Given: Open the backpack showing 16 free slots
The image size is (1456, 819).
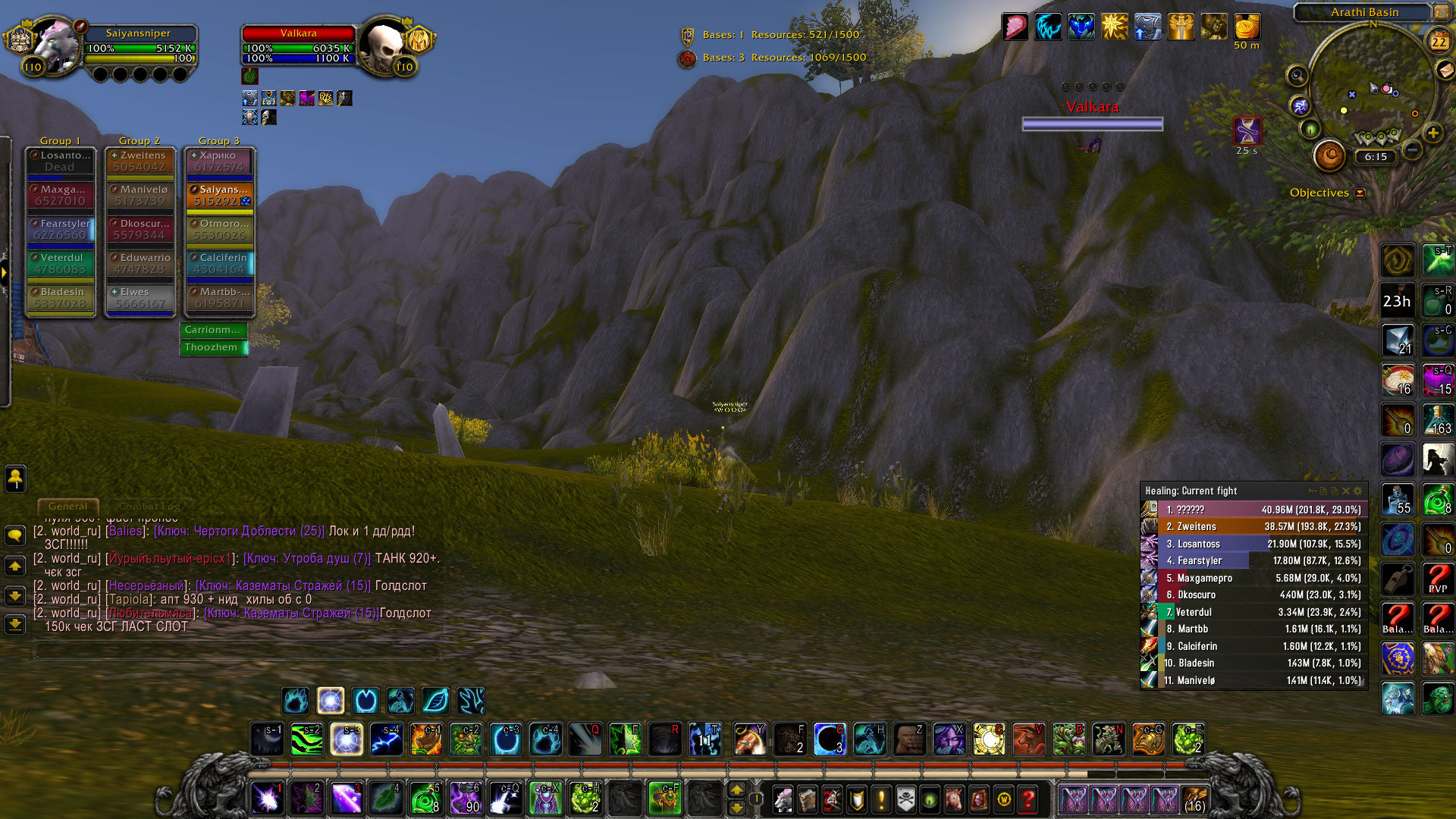Looking at the screenshot, I should [x=1195, y=799].
